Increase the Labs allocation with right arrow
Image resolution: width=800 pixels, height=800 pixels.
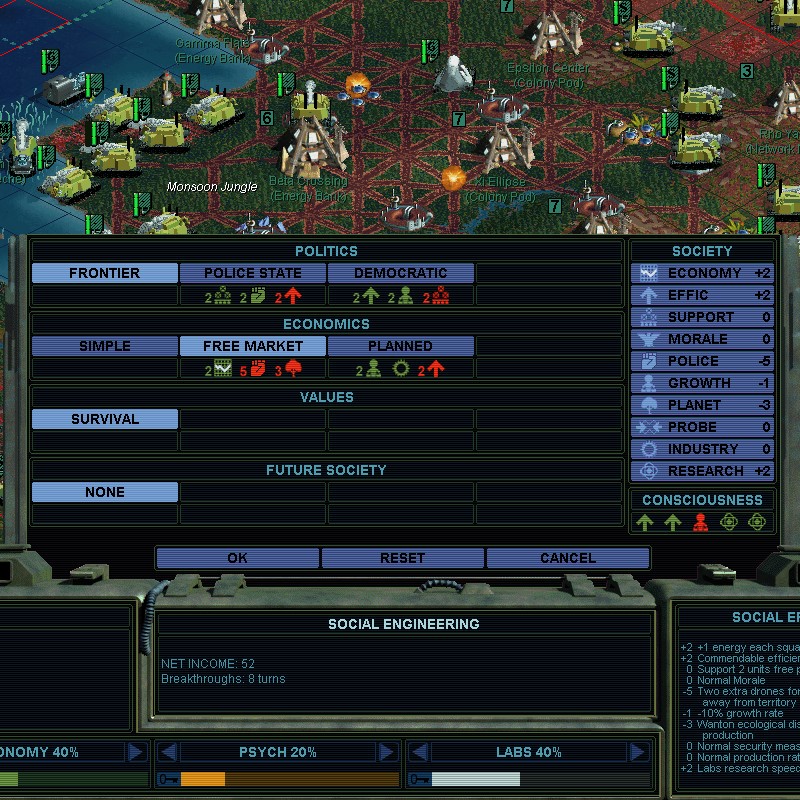point(638,752)
